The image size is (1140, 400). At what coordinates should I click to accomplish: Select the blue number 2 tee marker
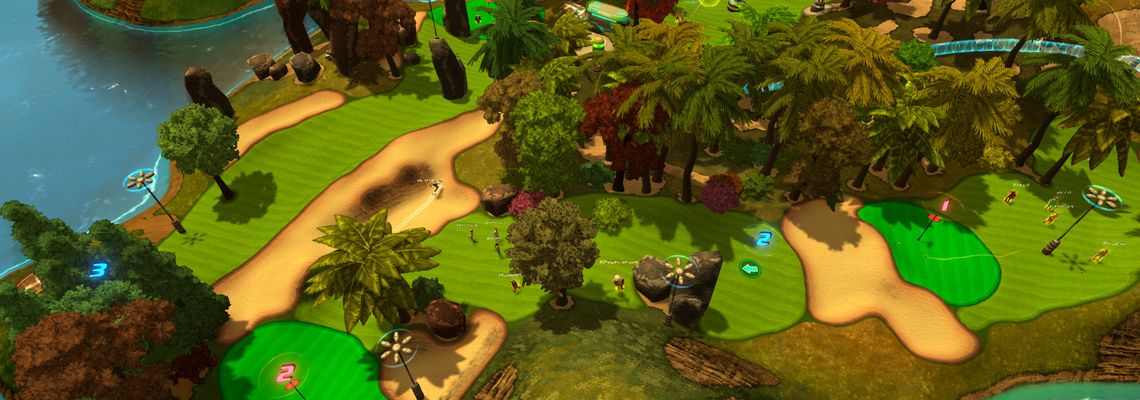tap(763, 239)
